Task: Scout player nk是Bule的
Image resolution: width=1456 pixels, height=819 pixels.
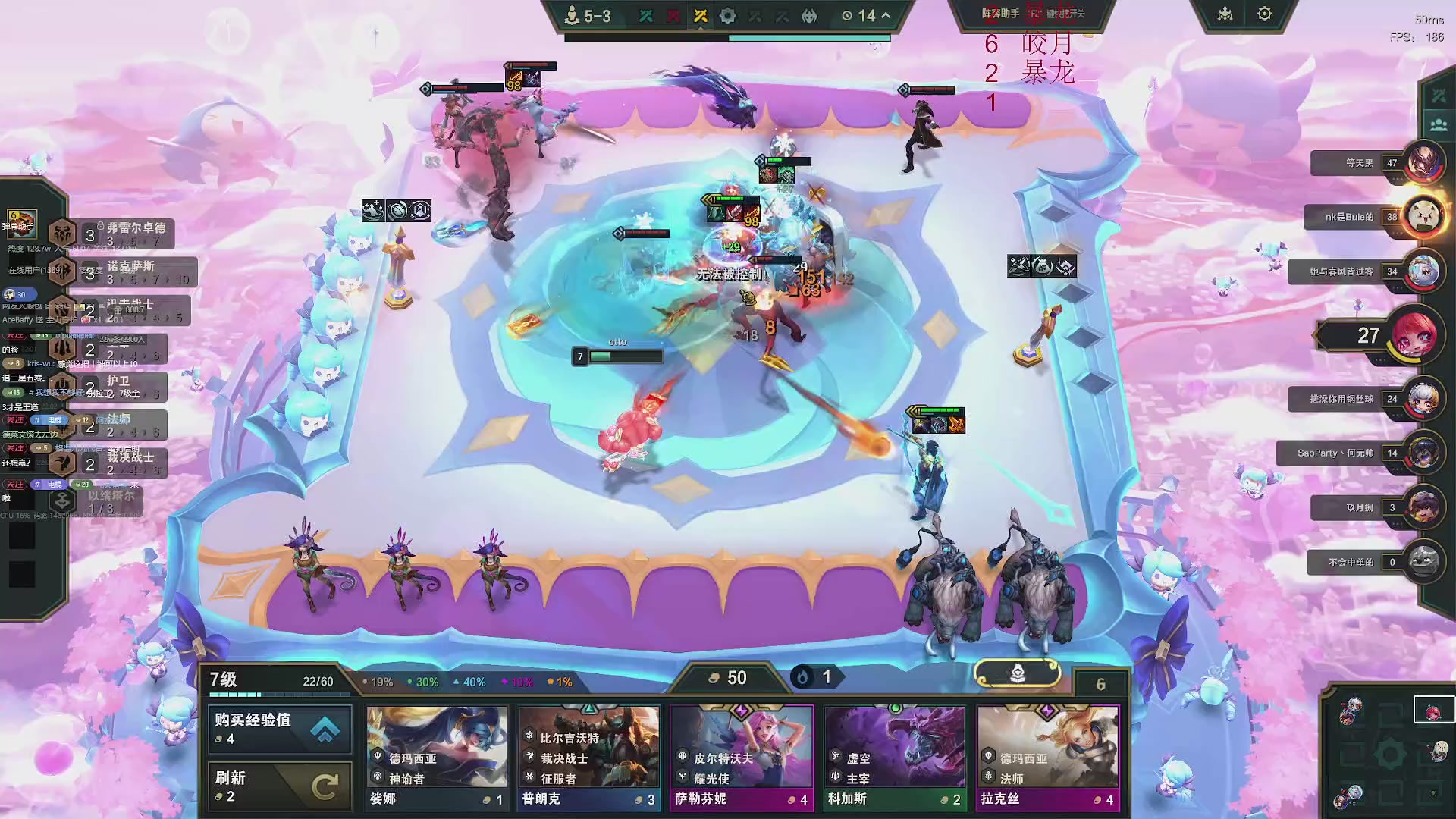Action: tap(1423, 217)
